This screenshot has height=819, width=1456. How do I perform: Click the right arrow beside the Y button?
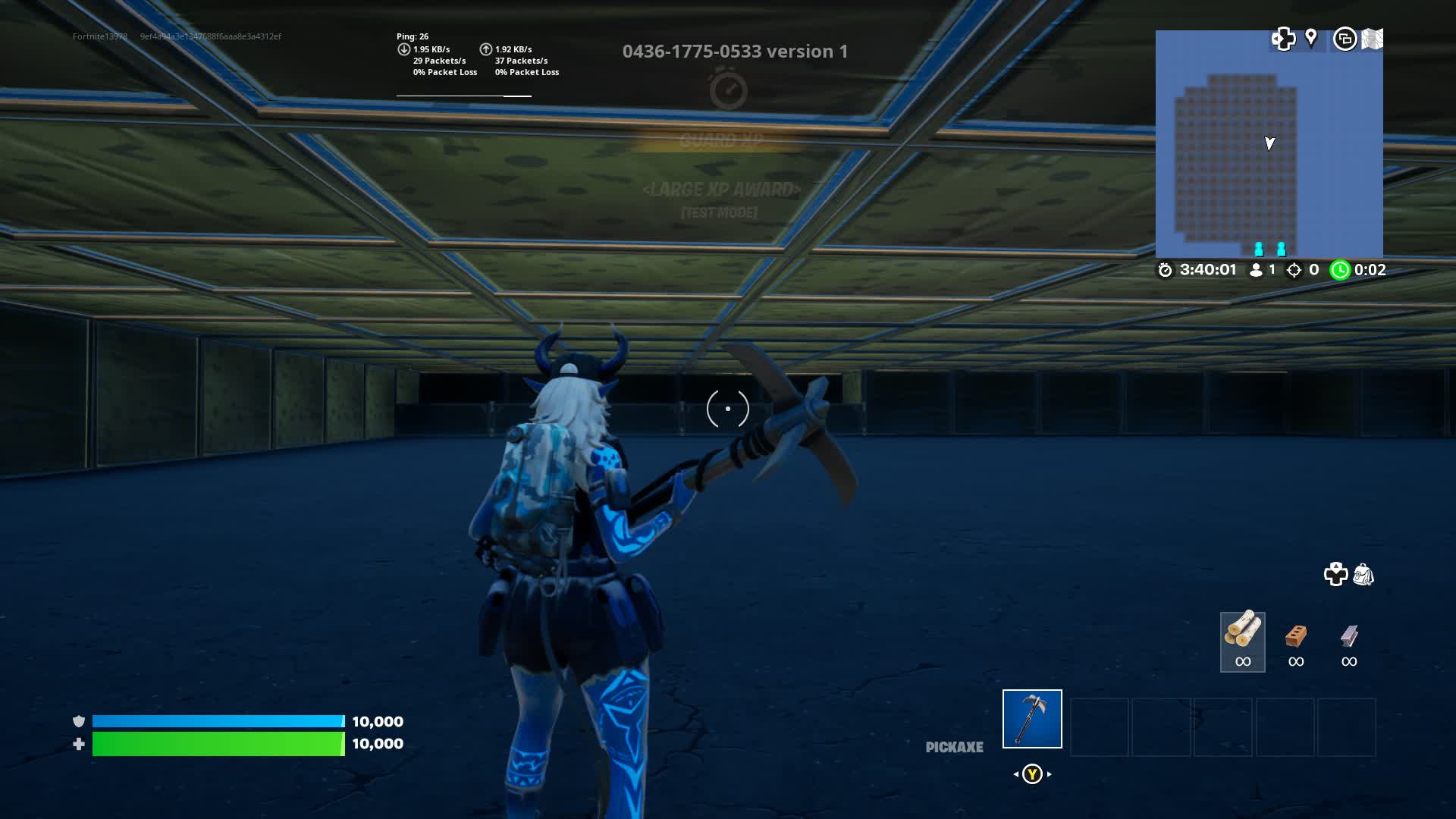pyautogui.click(x=1049, y=774)
